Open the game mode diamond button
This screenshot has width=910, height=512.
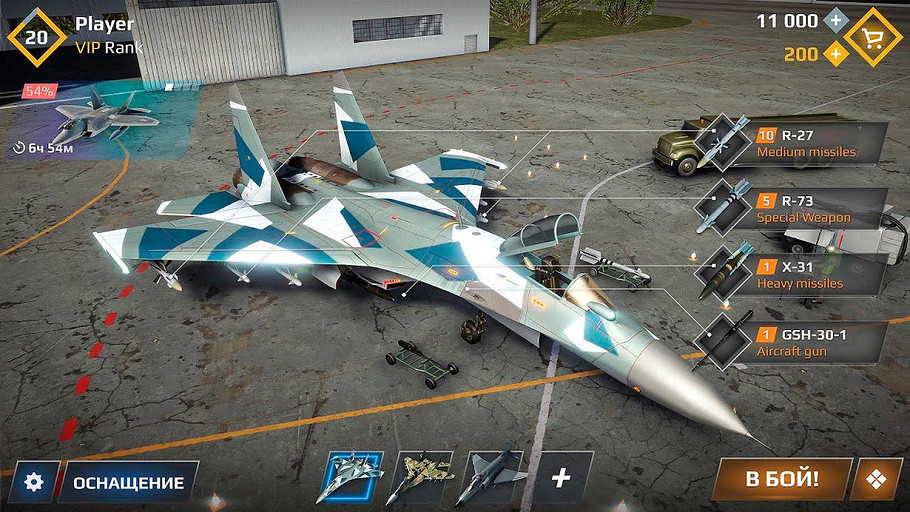point(876,480)
